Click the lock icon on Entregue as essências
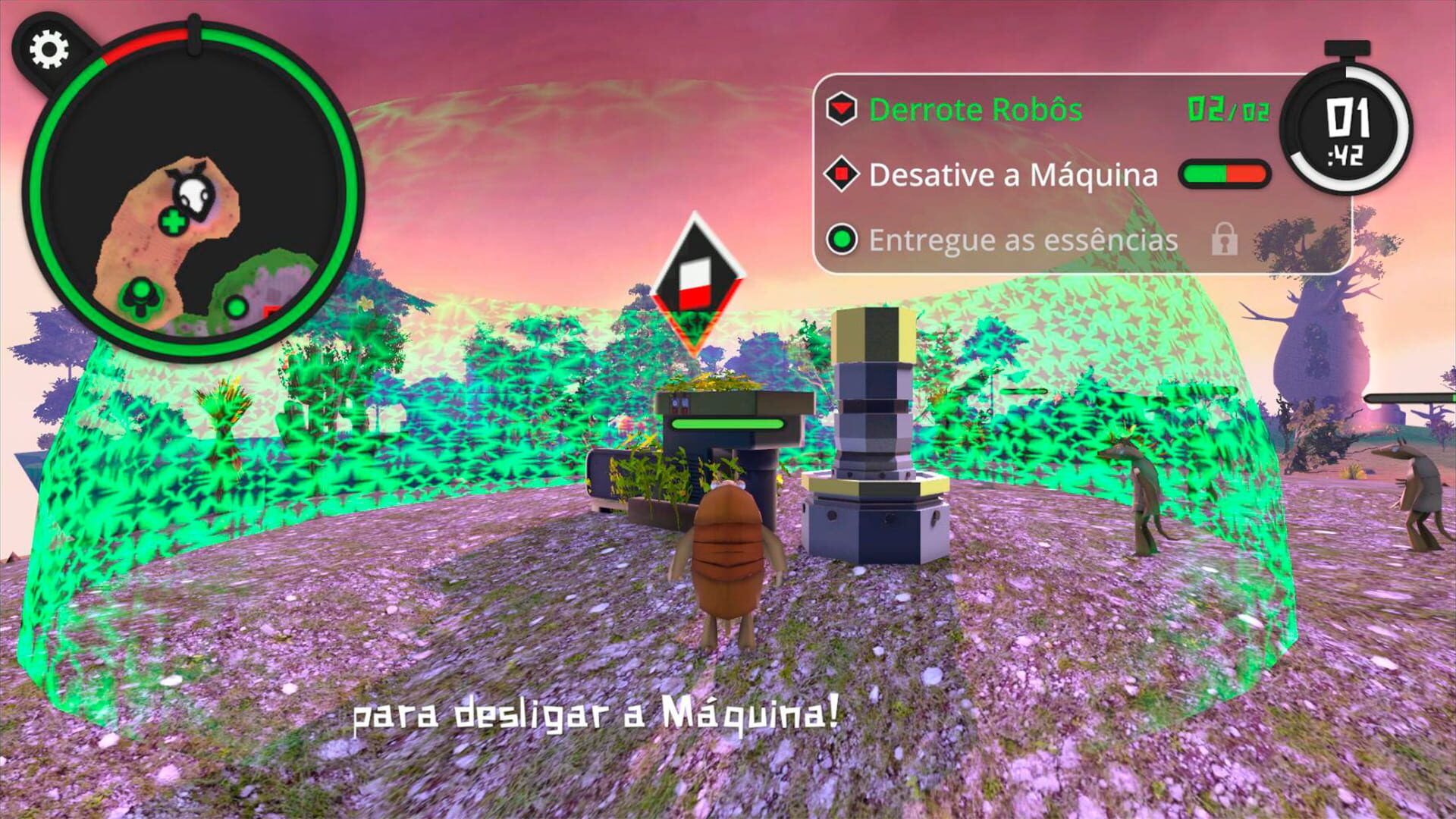The image size is (1456, 819). coord(1225,240)
